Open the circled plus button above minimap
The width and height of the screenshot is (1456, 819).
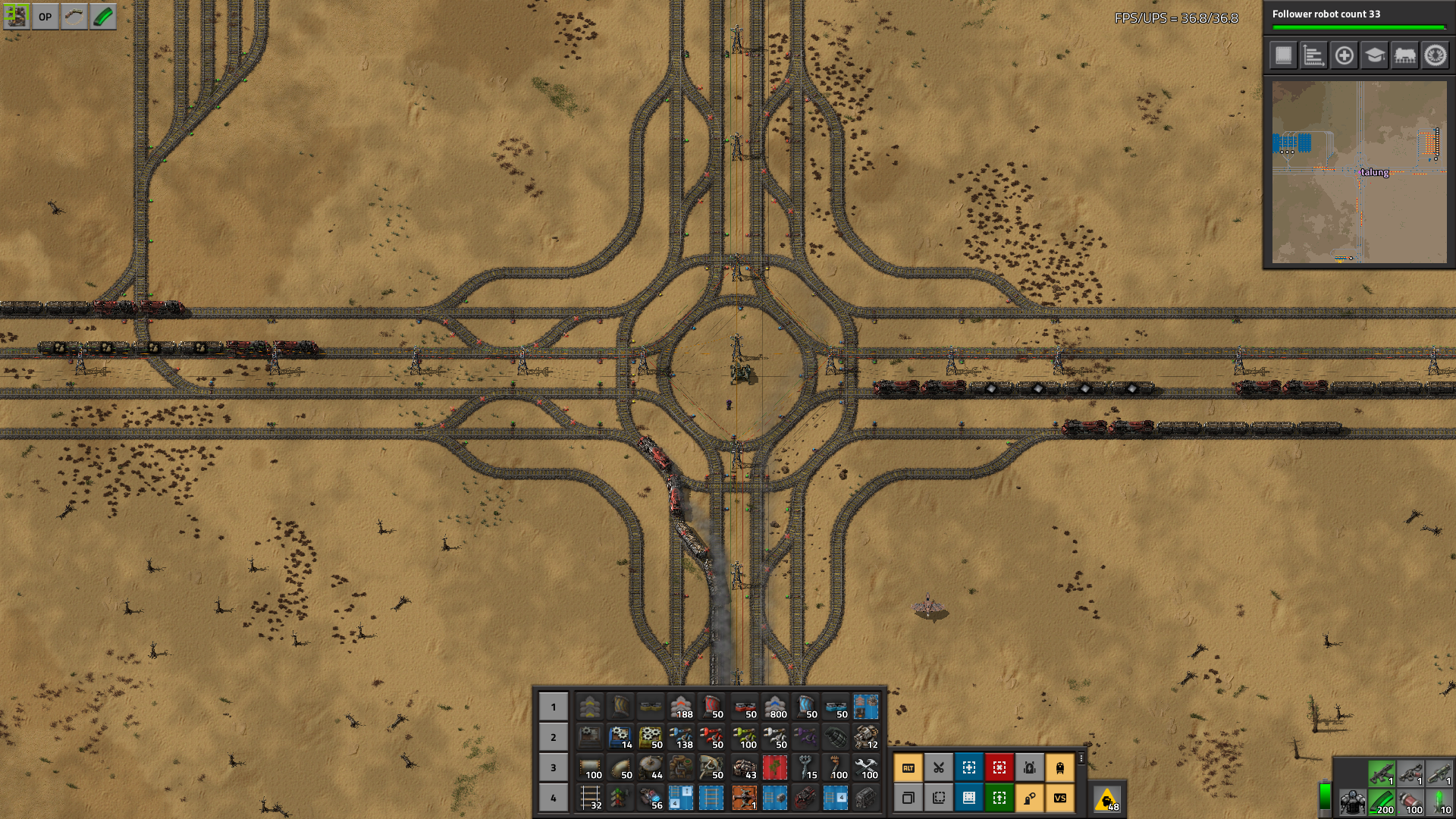(1344, 55)
